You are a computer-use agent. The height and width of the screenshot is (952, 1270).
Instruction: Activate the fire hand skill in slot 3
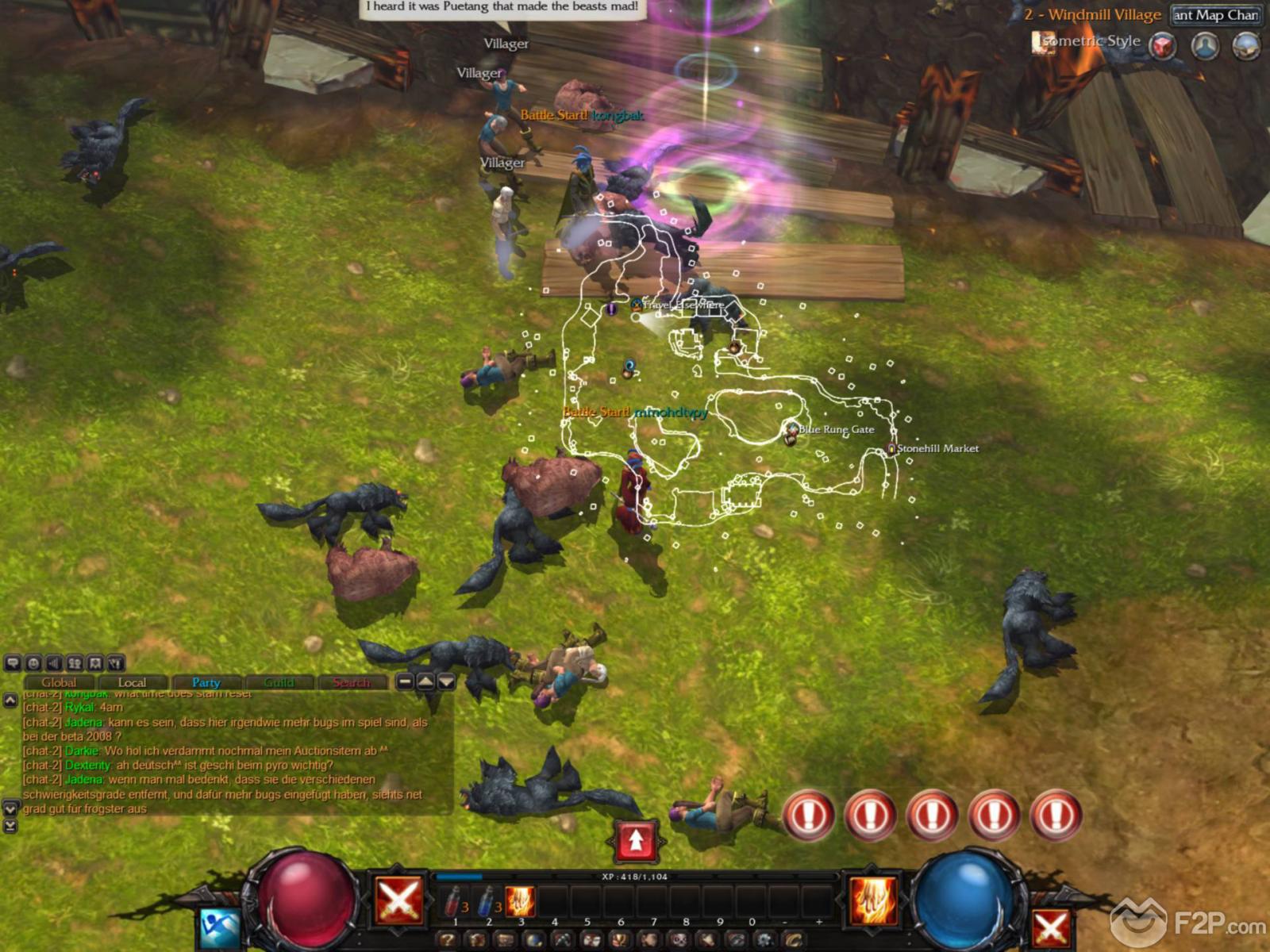[x=520, y=902]
